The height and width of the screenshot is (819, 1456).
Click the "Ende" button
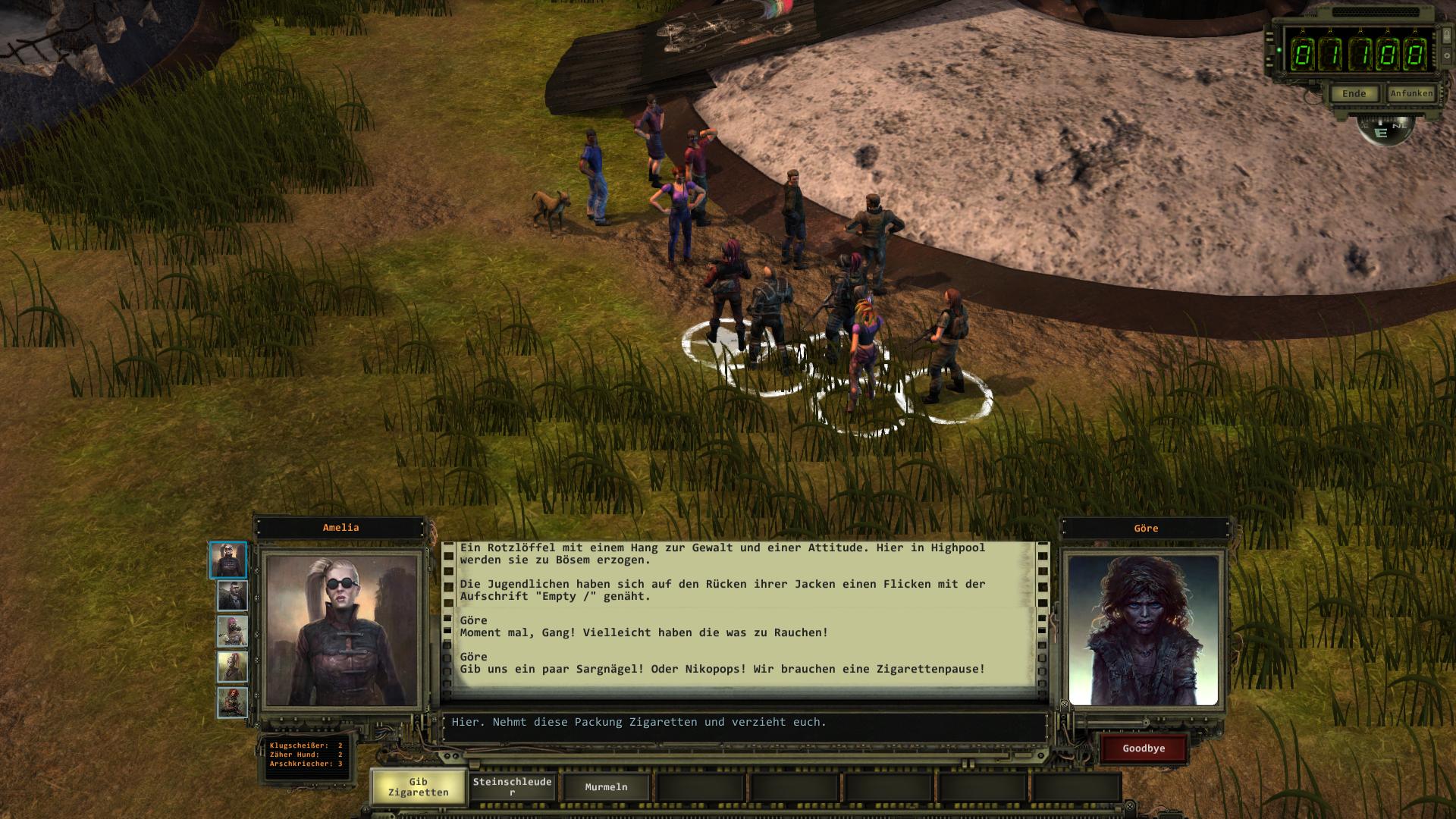coord(1354,94)
